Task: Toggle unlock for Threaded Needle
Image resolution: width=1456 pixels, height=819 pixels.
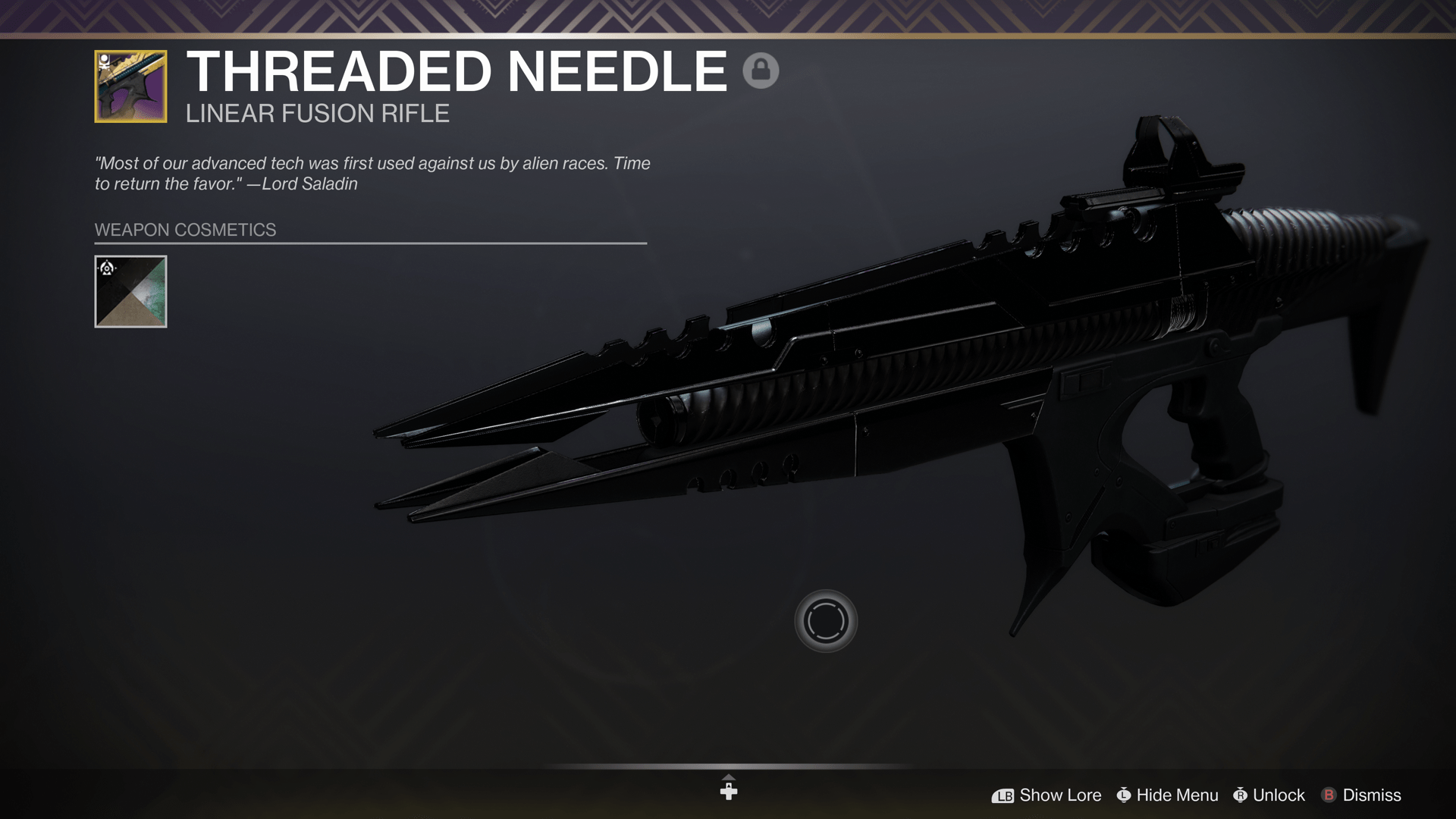Action: click(1279, 795)
